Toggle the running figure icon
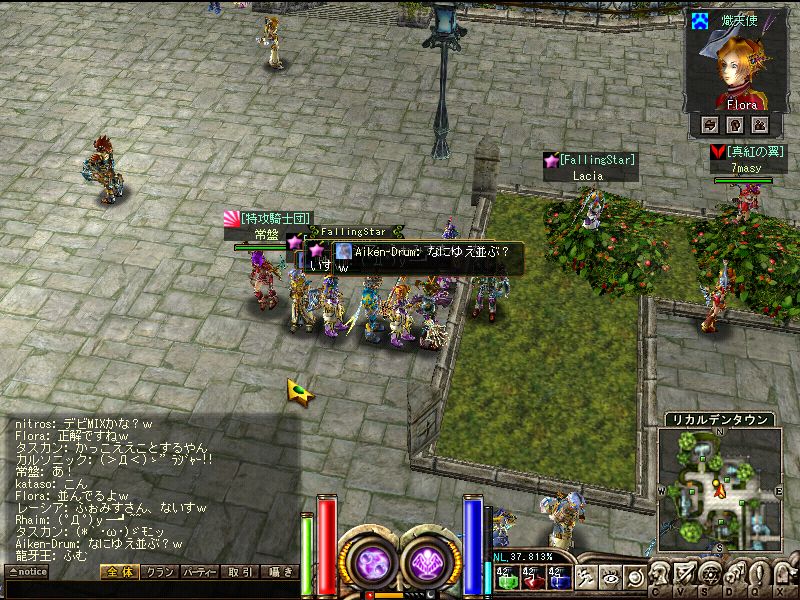 pos(586,576)
